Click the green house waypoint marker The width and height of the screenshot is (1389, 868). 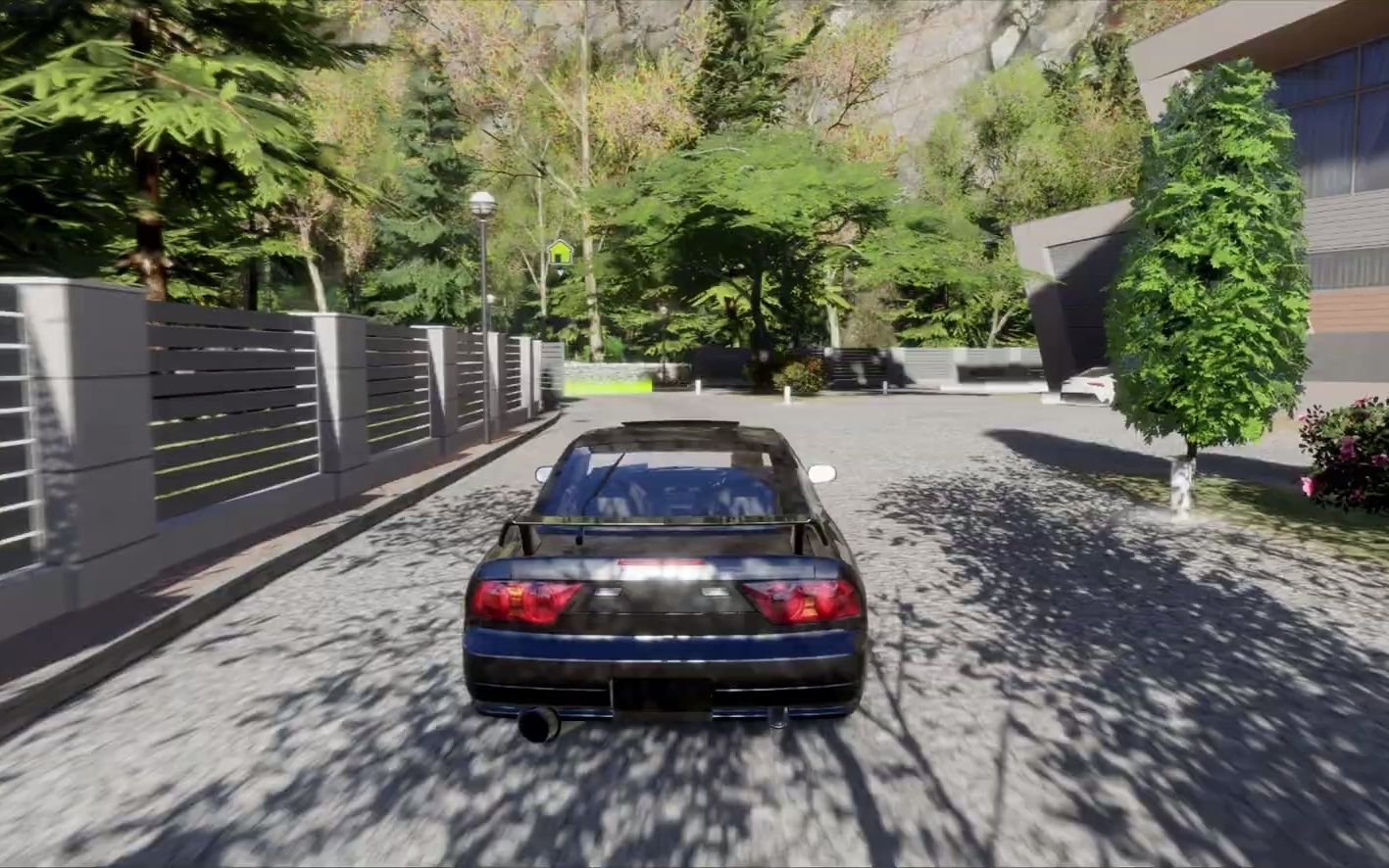(560, 253)
